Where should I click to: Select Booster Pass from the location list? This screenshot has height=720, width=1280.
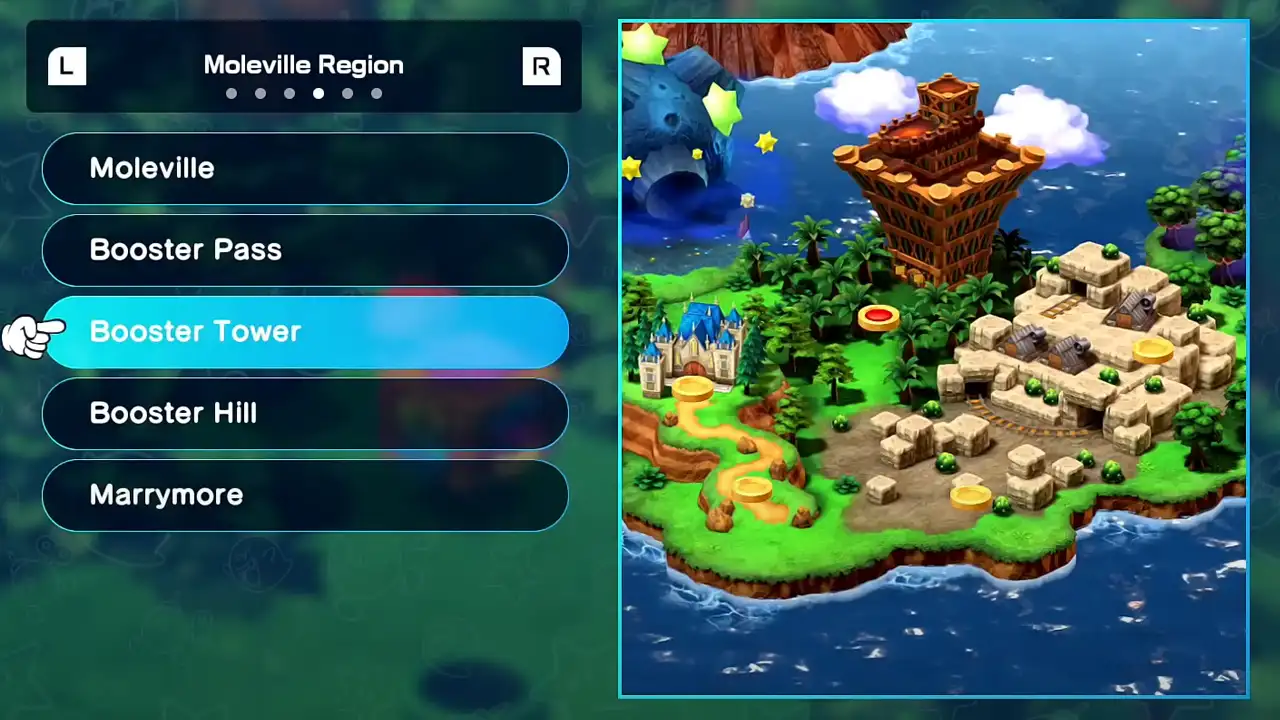(x=305, y=250)
